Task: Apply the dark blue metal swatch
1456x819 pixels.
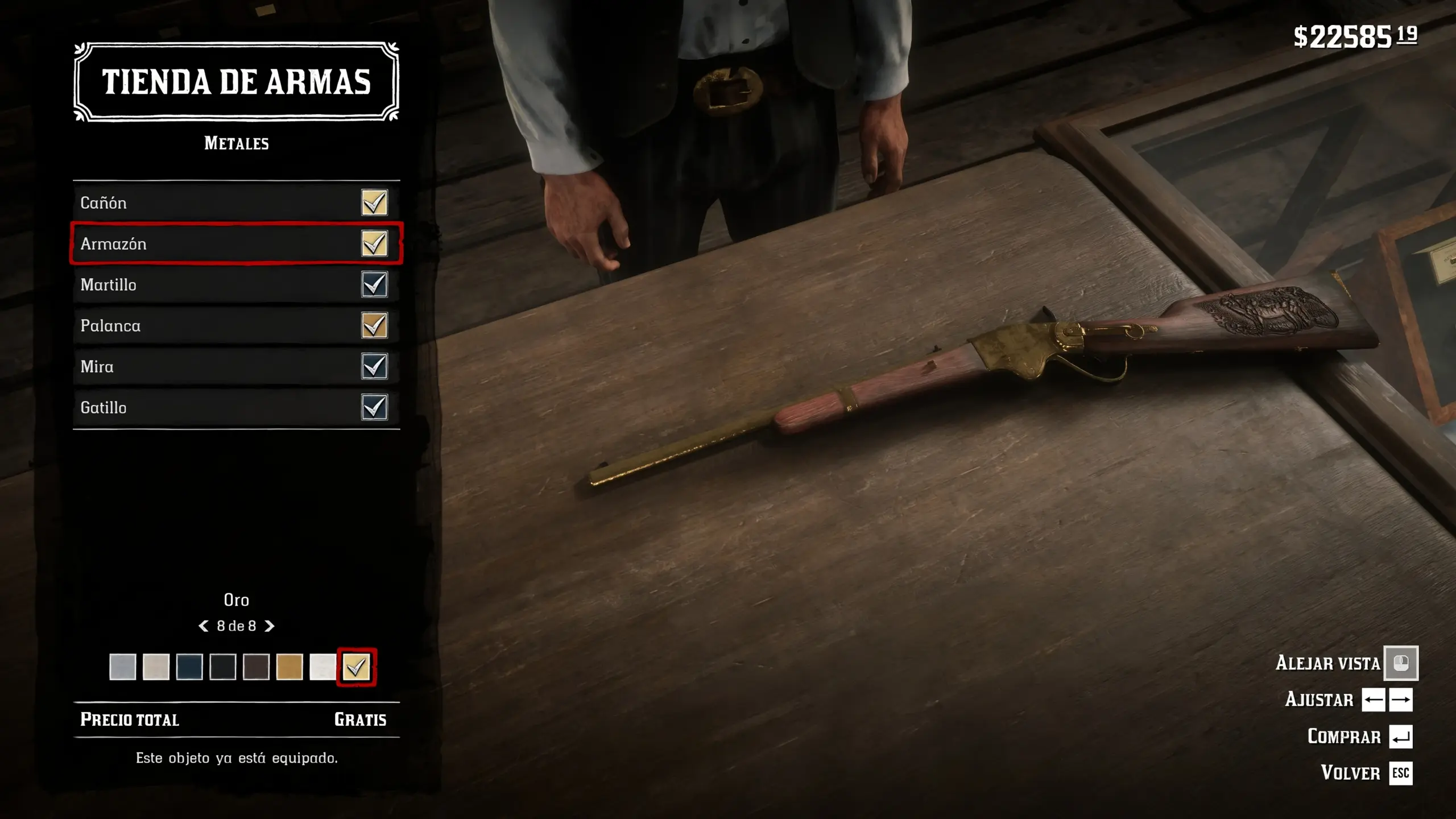Action: point(189,667)
